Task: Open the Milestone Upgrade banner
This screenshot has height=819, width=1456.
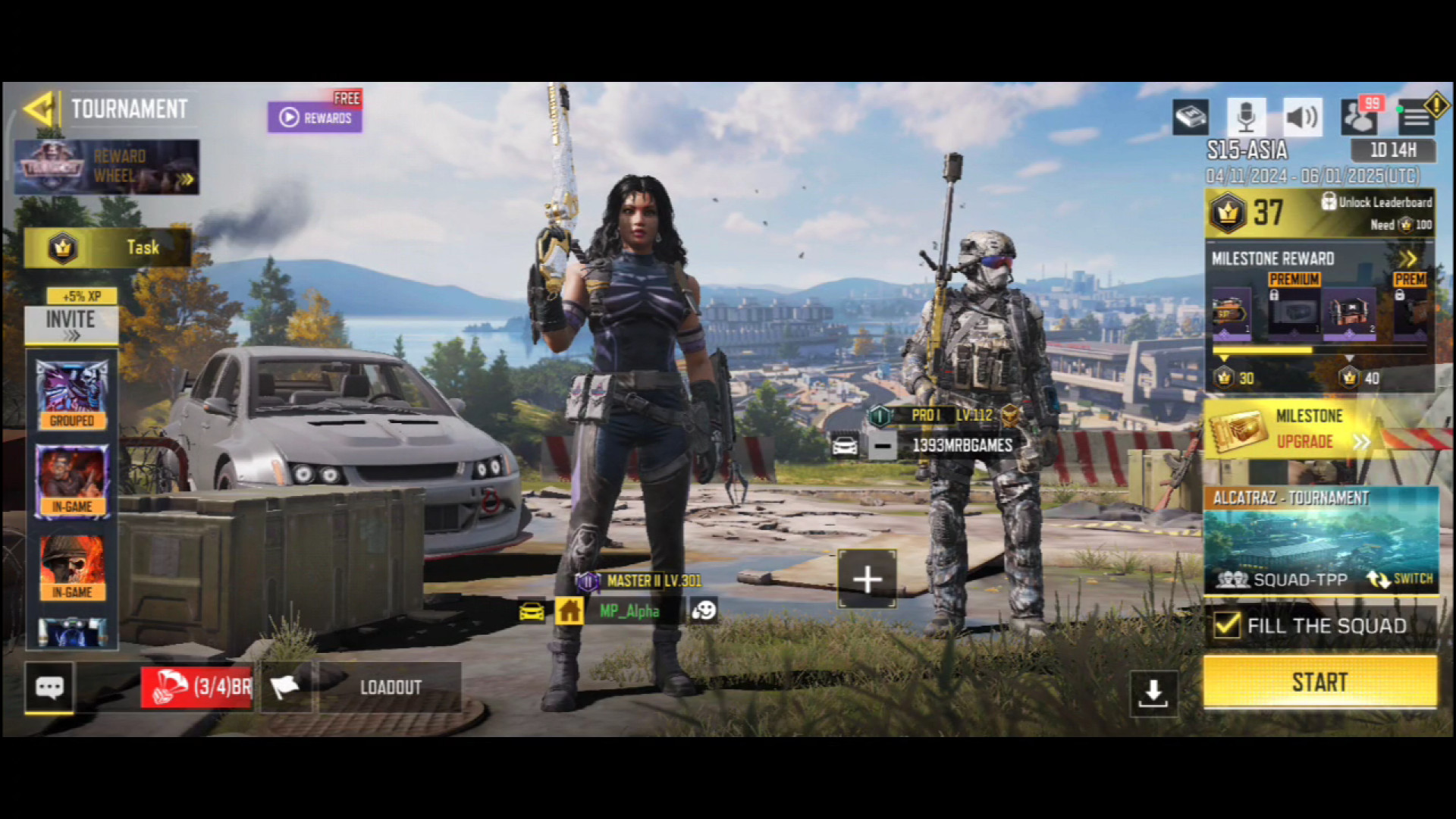Action: pyautogui.click(x=1304, y=429)
